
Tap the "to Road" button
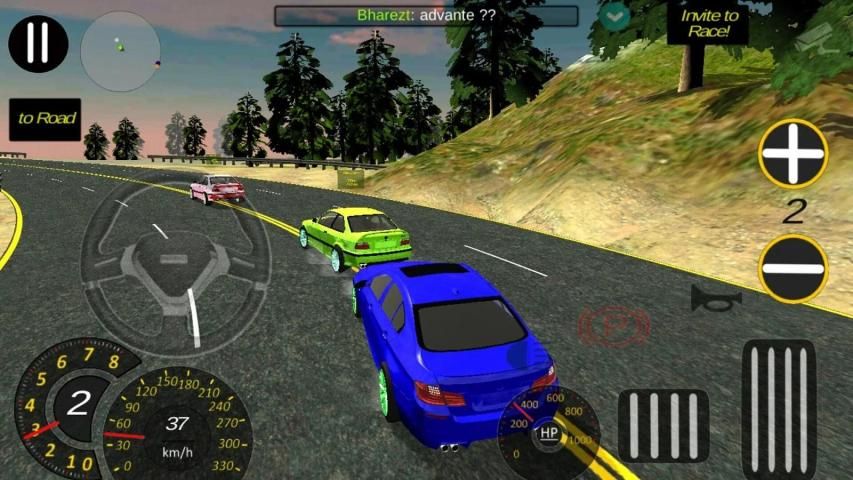pos(45,119)
